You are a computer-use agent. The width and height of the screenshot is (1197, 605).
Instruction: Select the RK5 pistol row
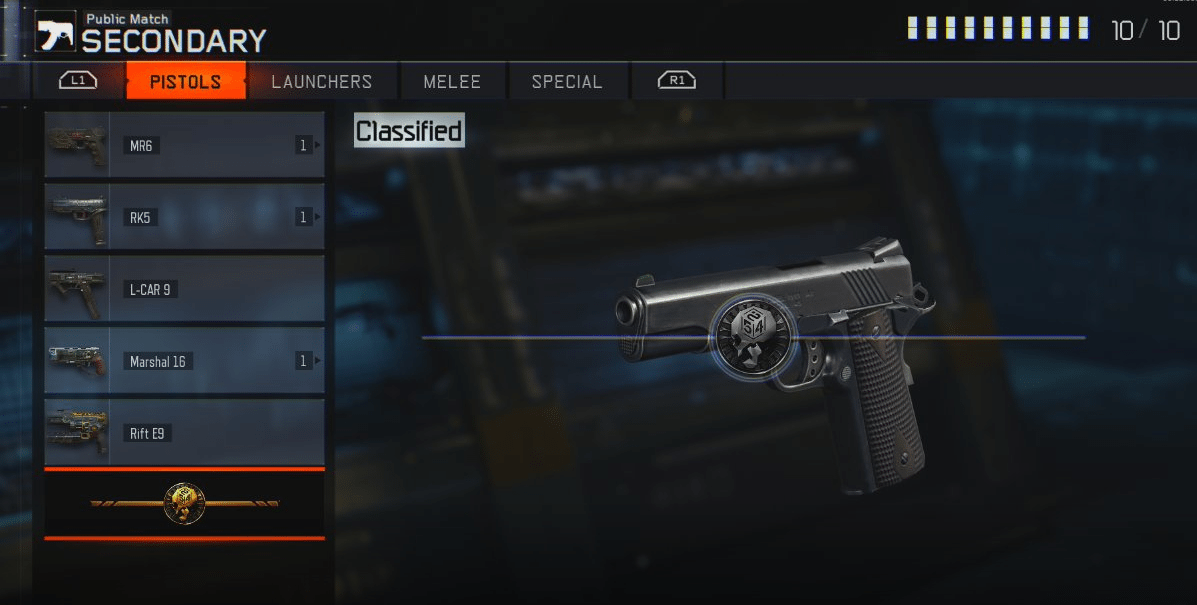[184, 217]
